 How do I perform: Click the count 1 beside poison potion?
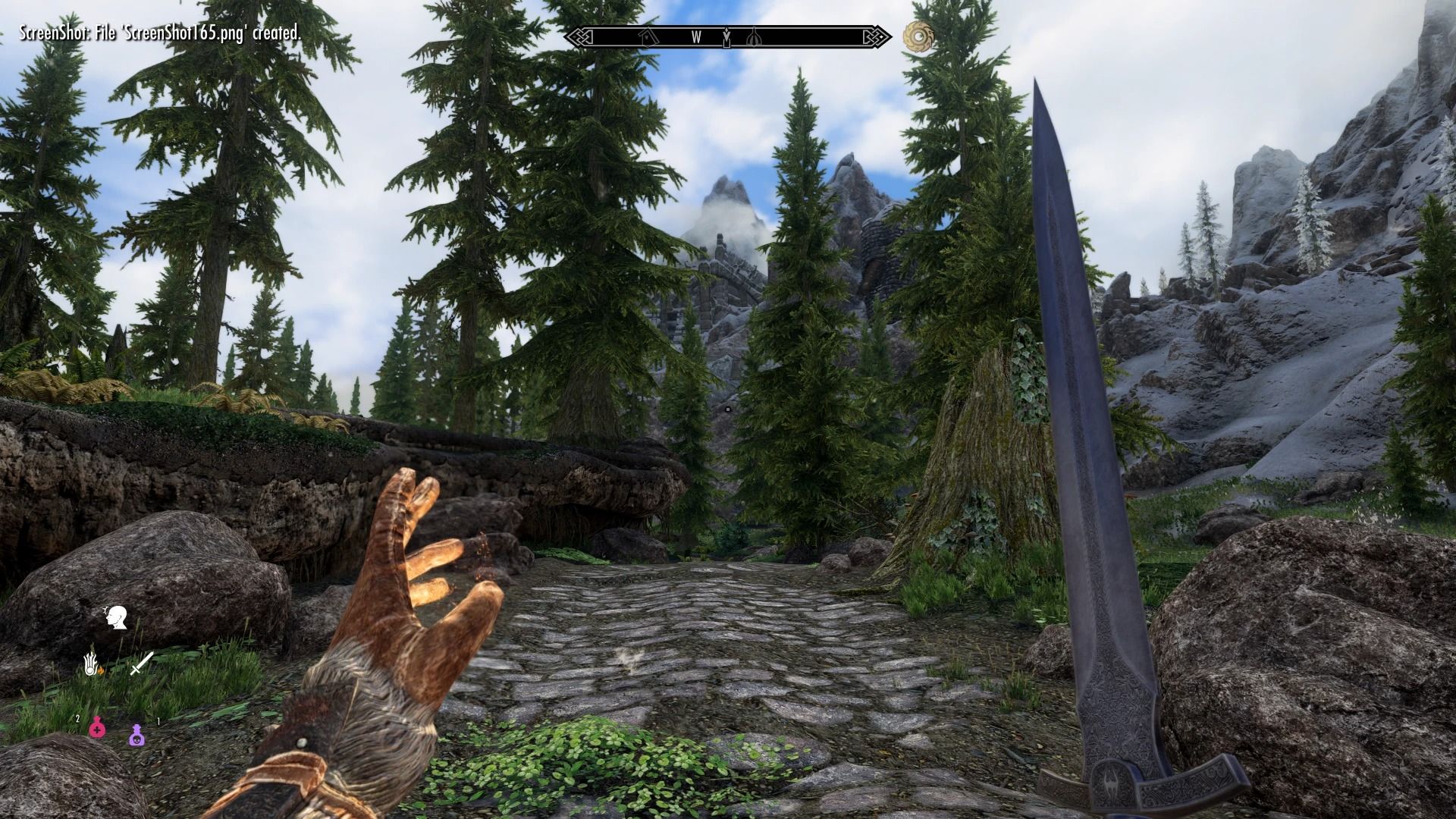[x=158, y=720]
